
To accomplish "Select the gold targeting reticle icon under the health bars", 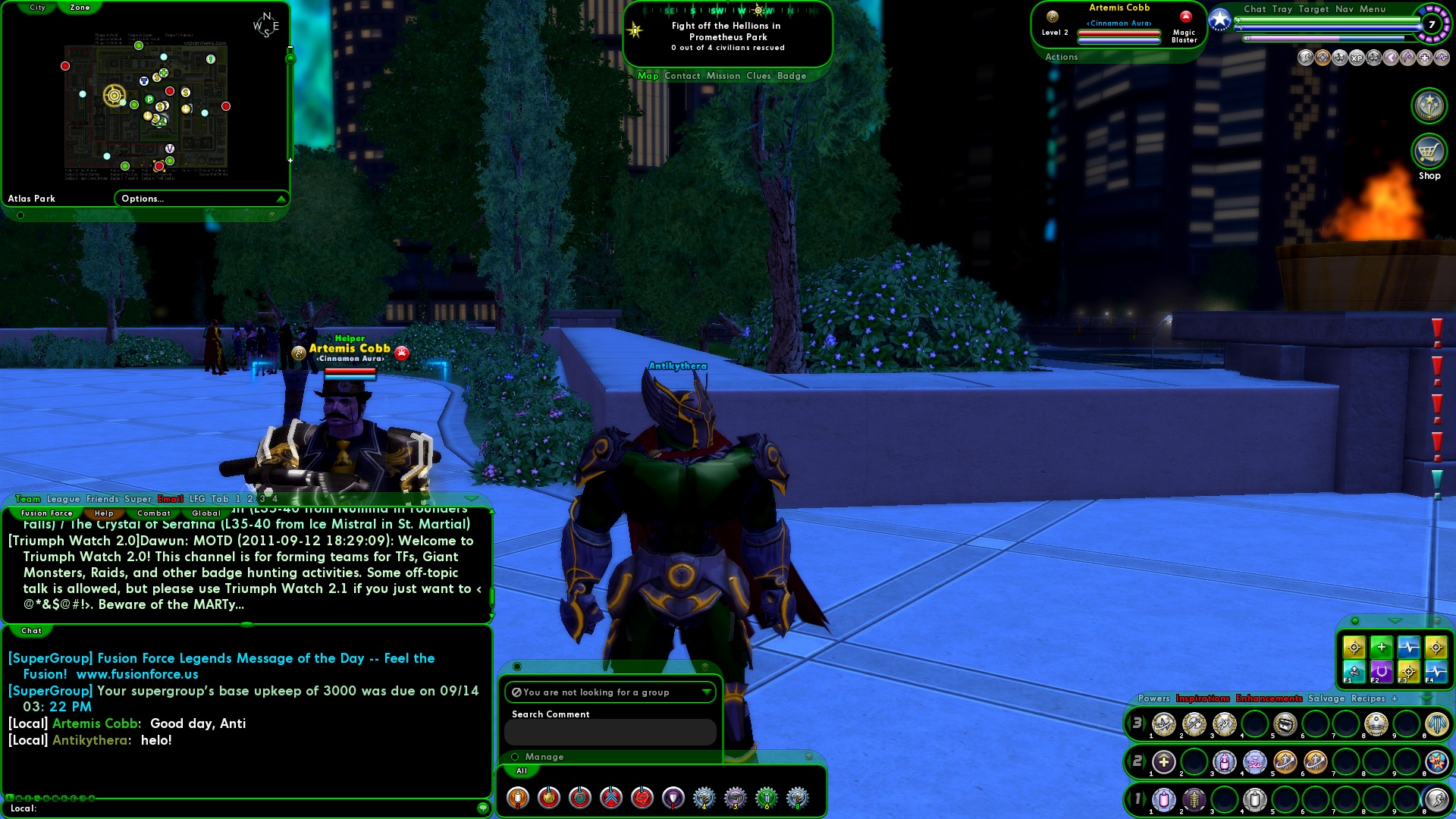I will coord(1322,58).
